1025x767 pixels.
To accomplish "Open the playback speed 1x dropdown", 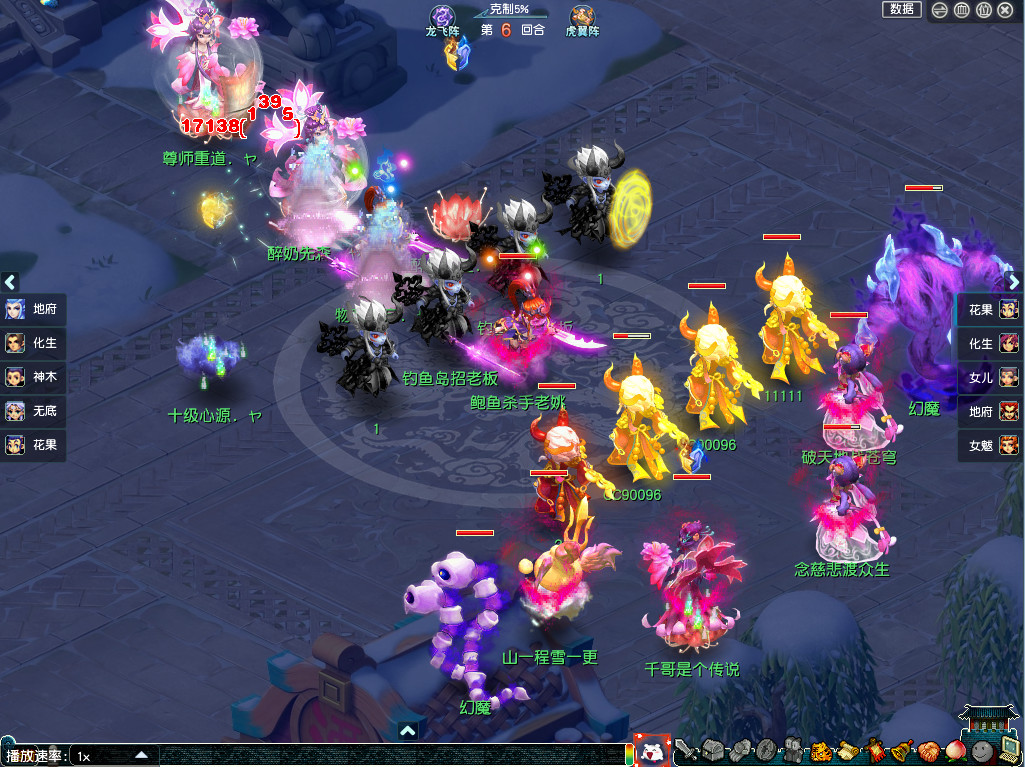I will pyautogui.click(x=141, y=755).
